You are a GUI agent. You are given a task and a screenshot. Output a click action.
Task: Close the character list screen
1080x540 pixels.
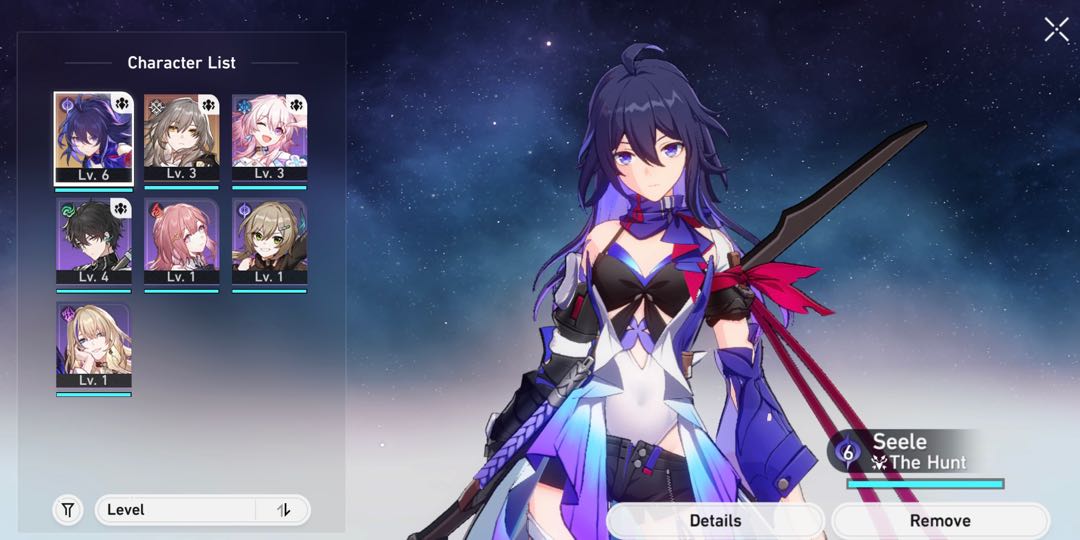click(1056, 30)
